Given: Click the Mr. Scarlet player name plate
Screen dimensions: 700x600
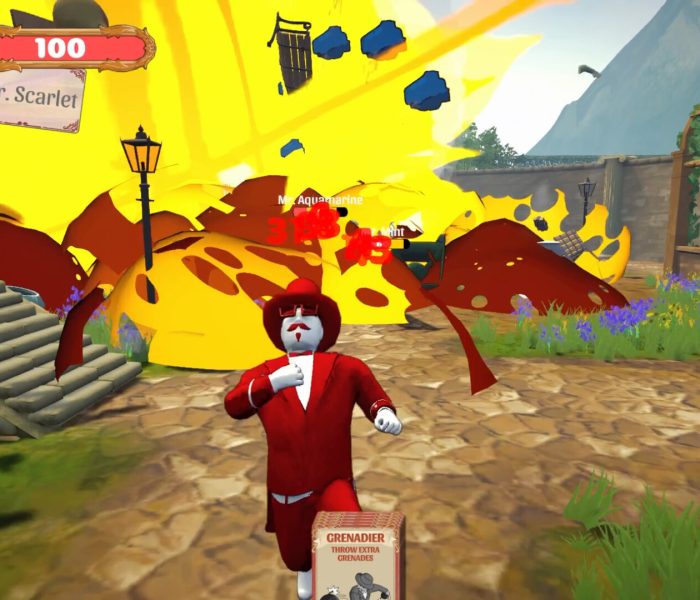Looking at the screenshot, I should [38, 101].
